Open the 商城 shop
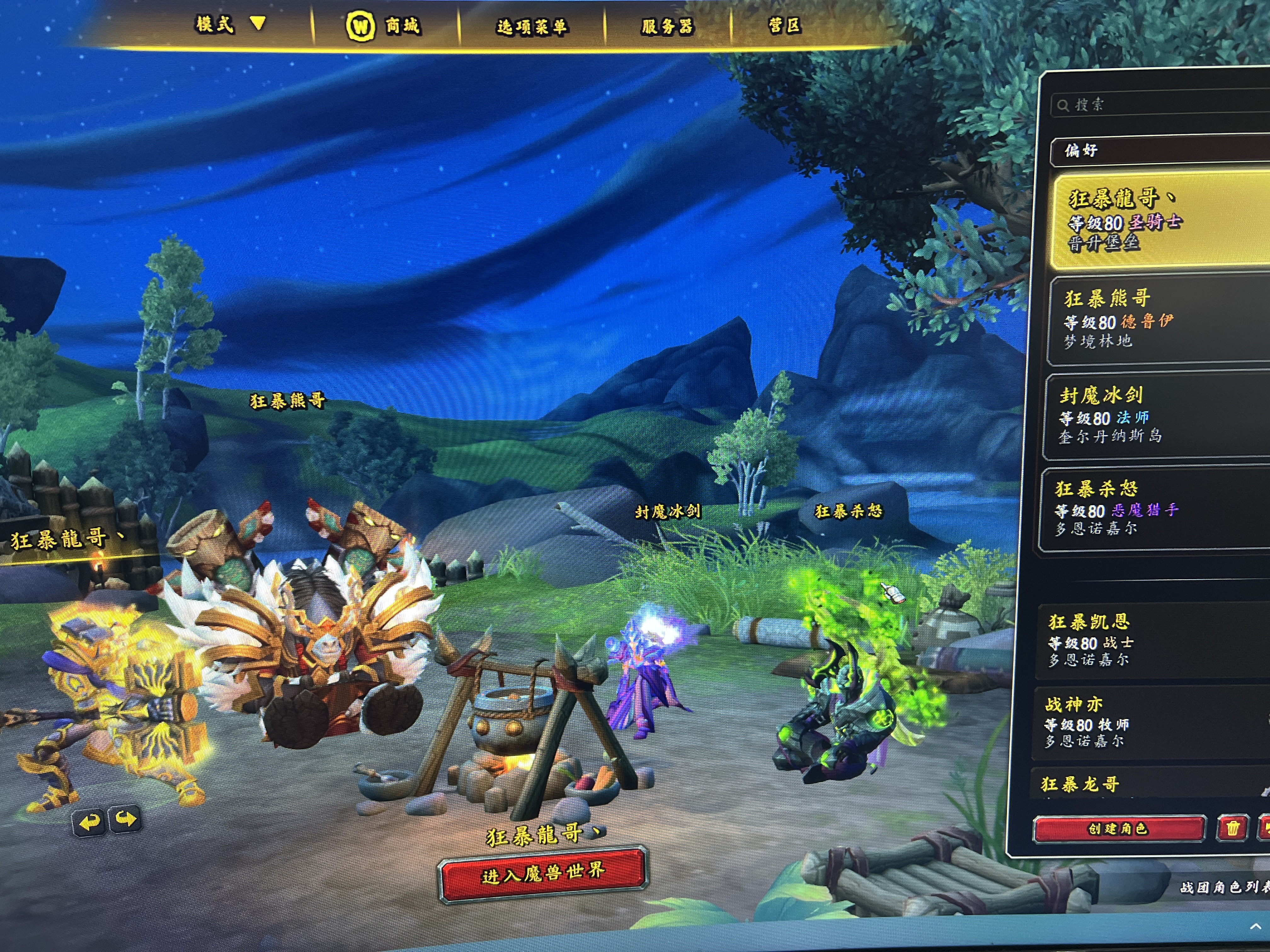 pos(384,26)
